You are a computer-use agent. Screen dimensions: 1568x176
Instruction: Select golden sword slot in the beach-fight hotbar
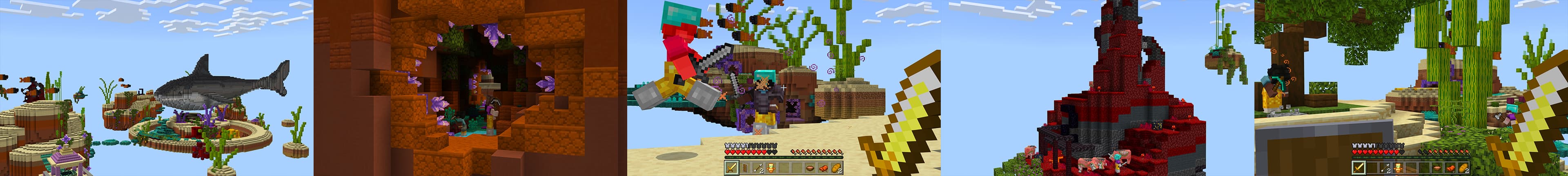coord(732,168)
